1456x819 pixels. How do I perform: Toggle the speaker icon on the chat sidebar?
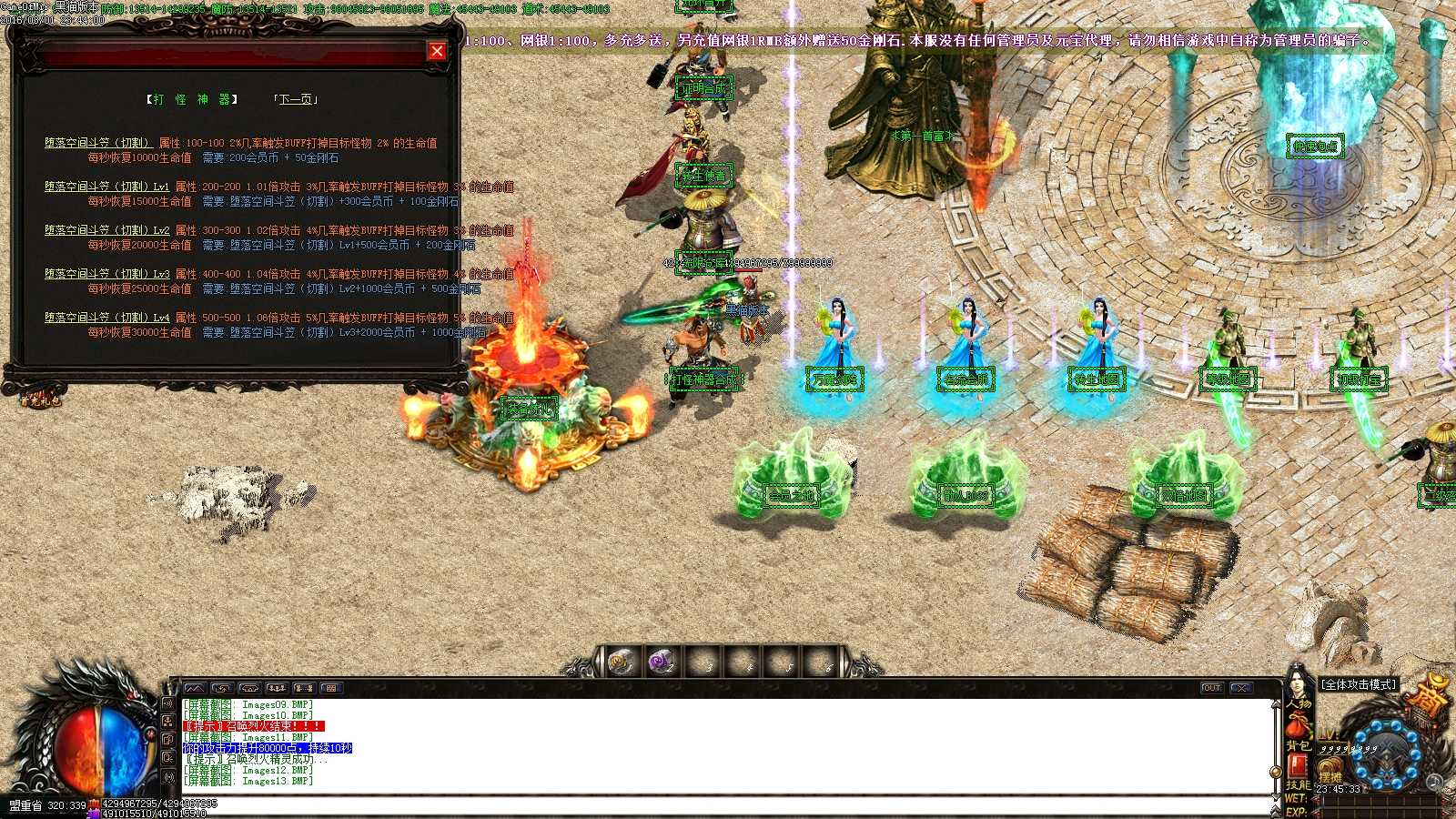[x=169, y=703]
